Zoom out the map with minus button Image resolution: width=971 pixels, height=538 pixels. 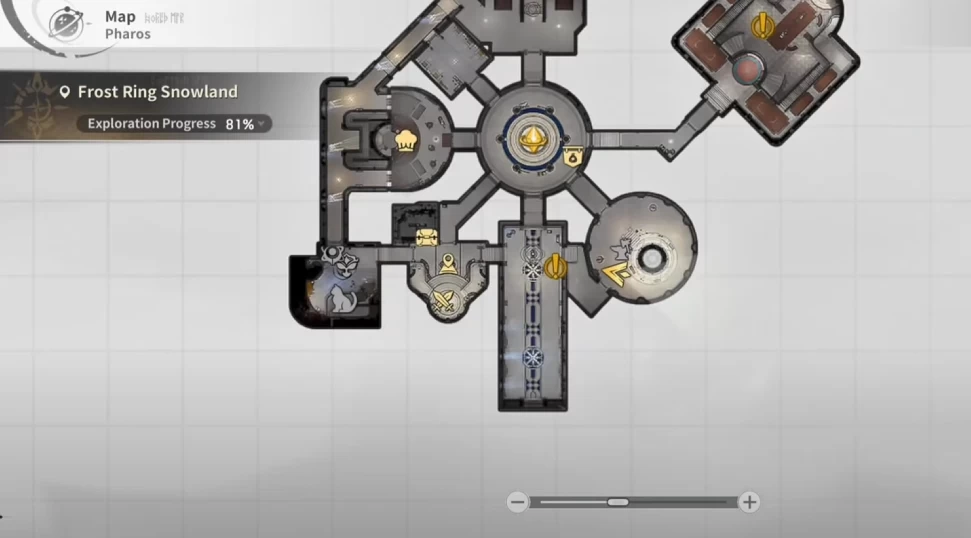point(517,502)
